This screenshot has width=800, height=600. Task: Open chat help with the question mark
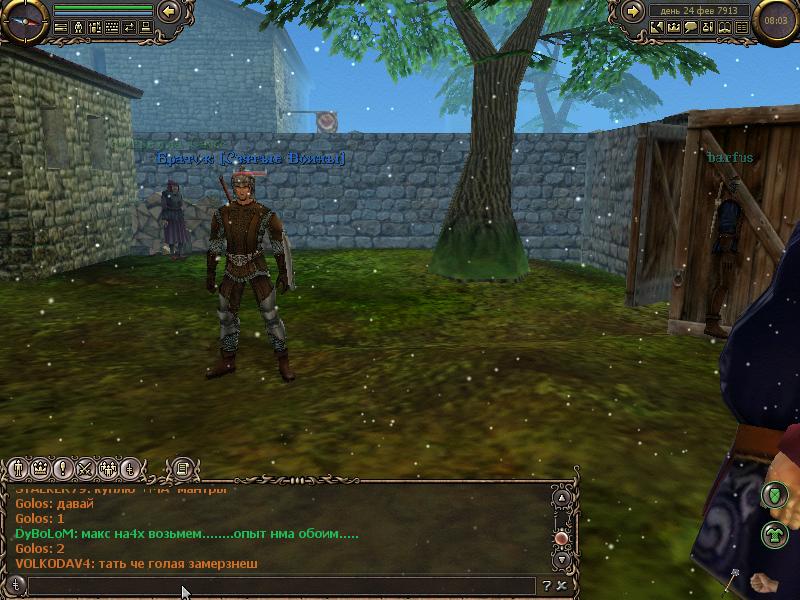click(547, 586)
